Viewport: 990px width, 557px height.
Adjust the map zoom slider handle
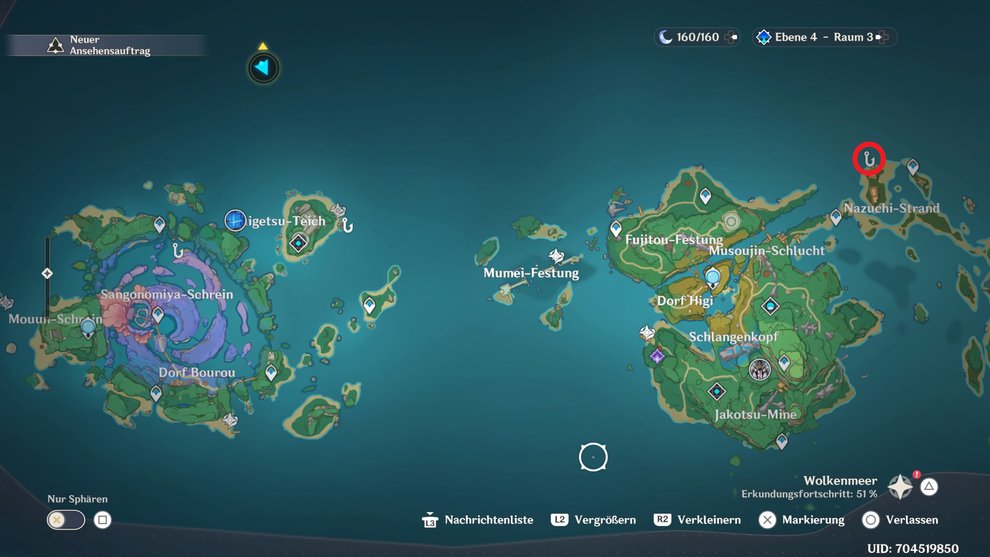(x=47, y=273)
